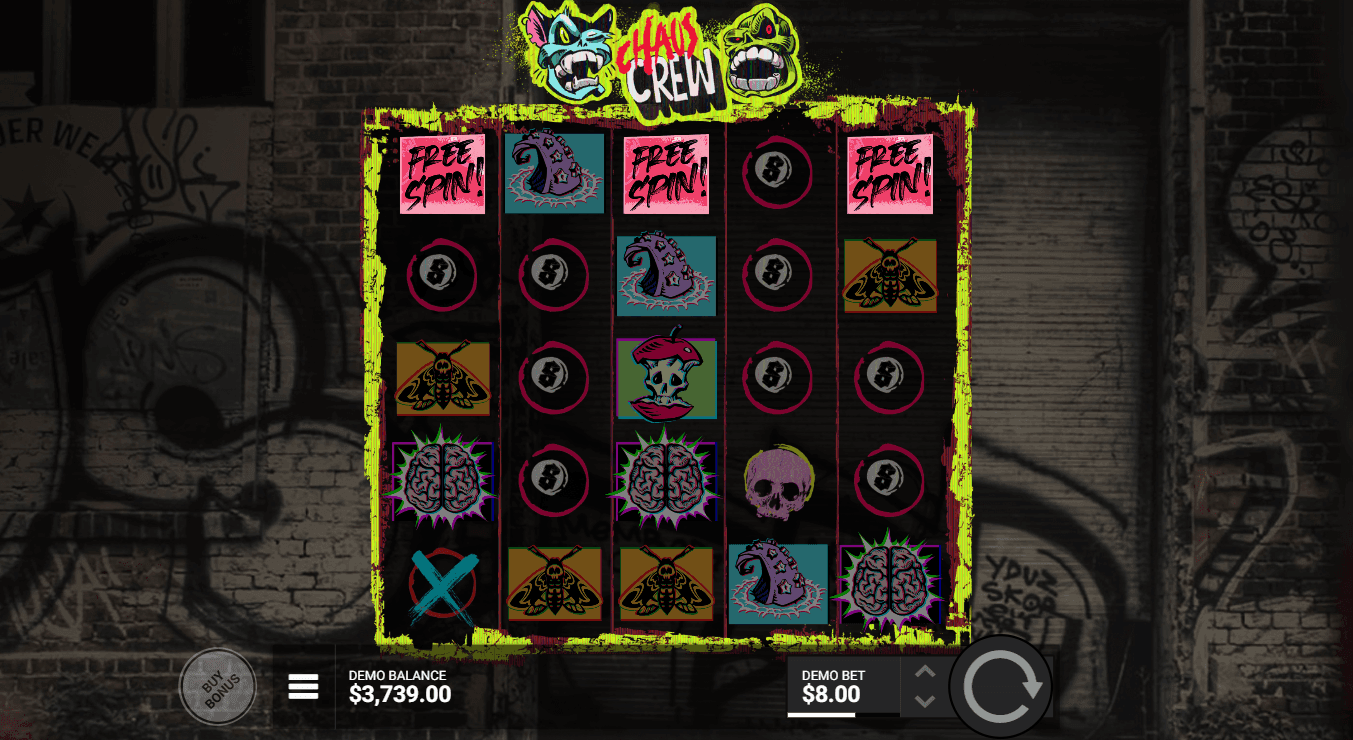Click the Free Spin symbol on reel three

(x=665, y=173)
